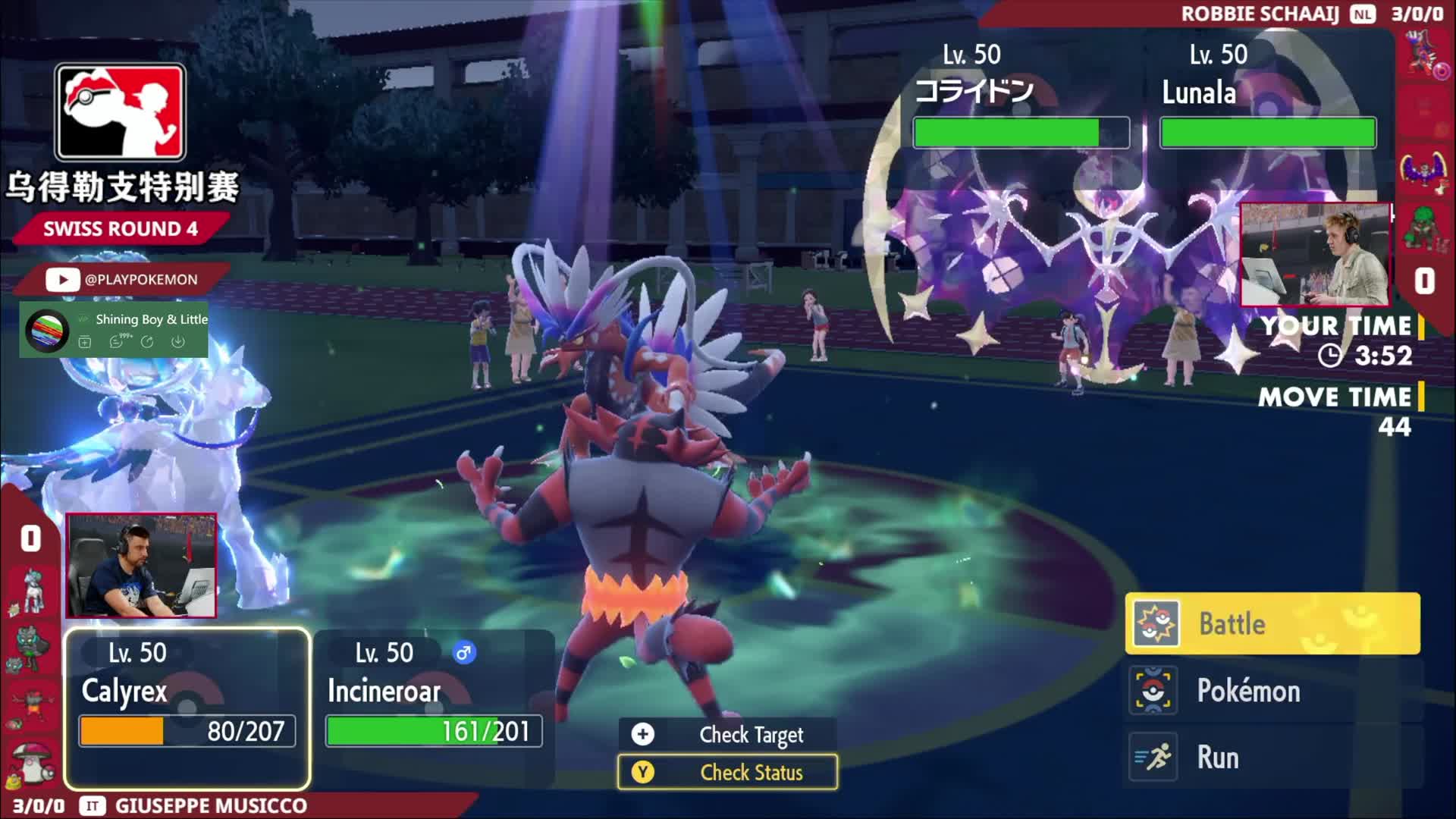Choose the Run option
This screenshot has width=1456, height=819.
point(1272,757)
